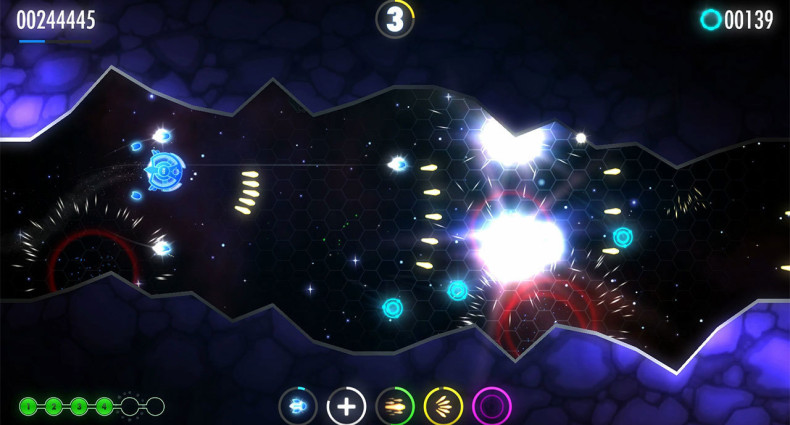Activate the white plus ability

tap(346, 406)
